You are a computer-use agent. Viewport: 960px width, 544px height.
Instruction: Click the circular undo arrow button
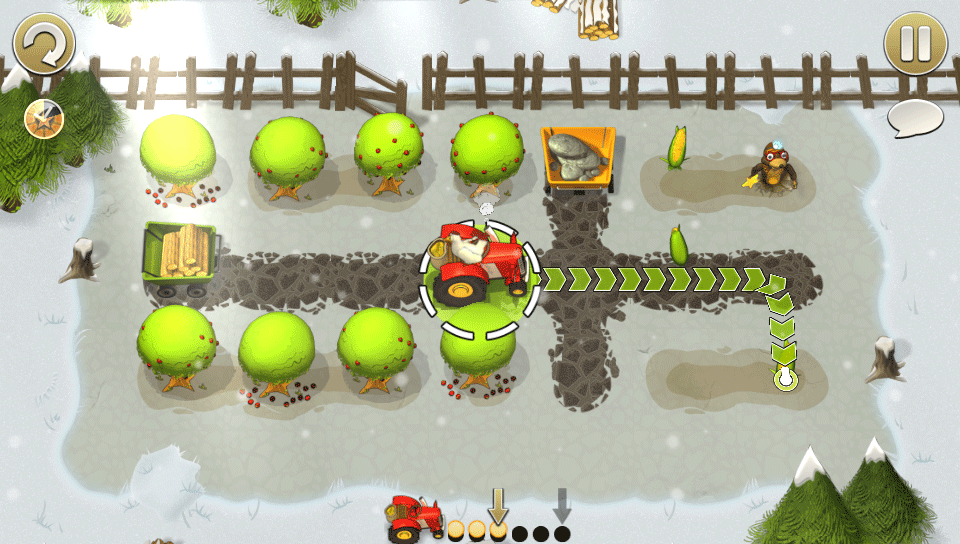(x=44, y=43)
